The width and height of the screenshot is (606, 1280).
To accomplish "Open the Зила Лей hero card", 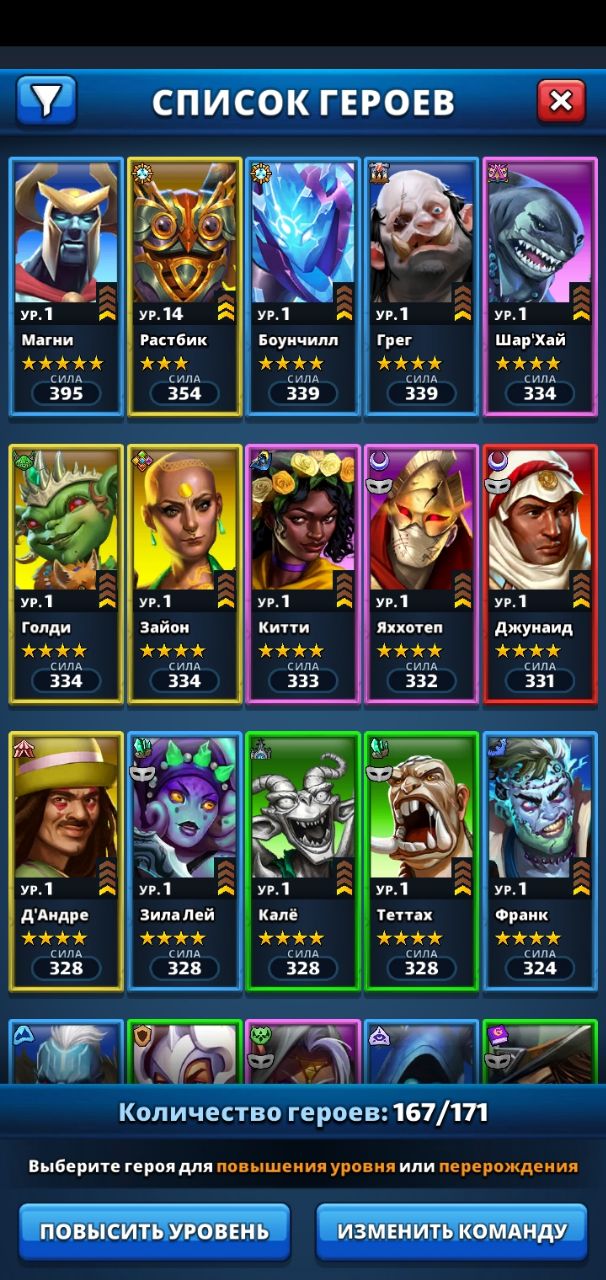I will pyautogui.click(x=184, y=861).
